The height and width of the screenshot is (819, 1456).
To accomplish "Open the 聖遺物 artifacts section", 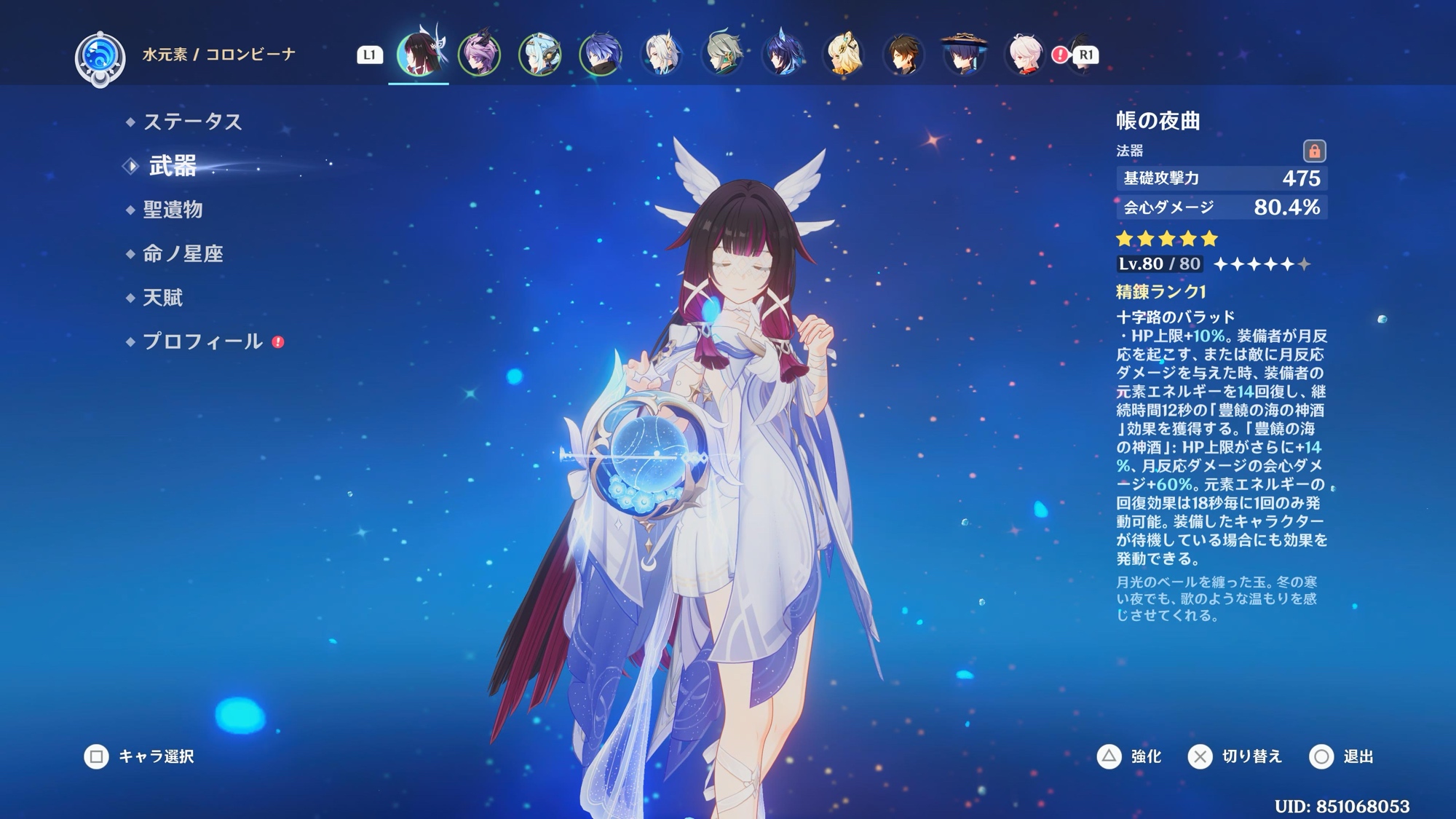I will (x=173, y=210).
